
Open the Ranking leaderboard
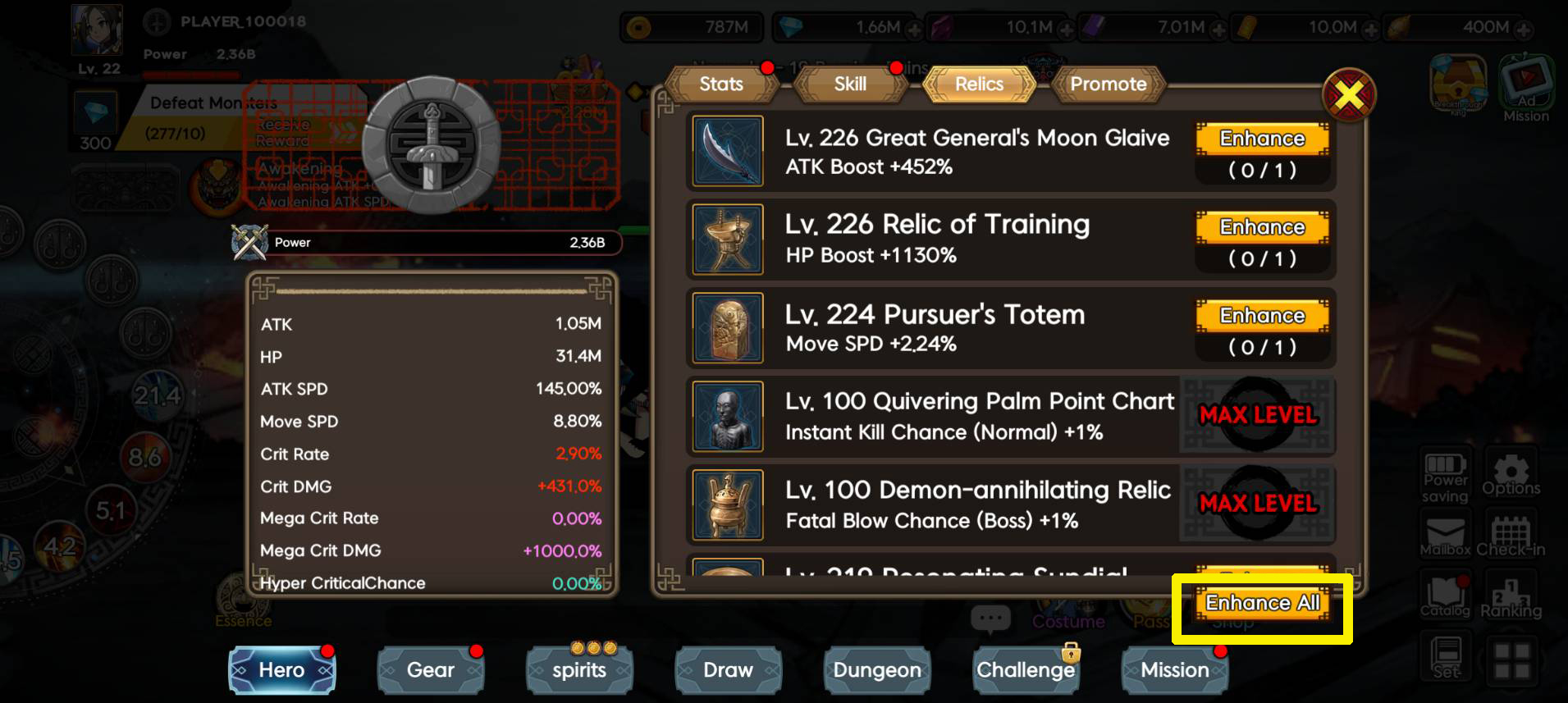pos(1512,592)
